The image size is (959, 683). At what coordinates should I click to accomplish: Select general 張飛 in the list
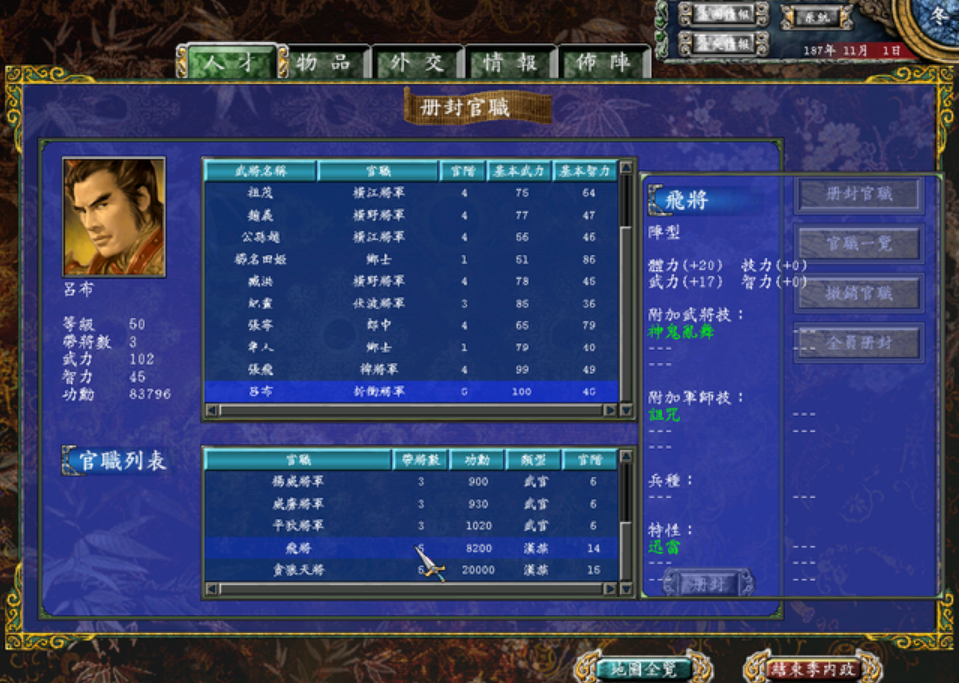point(260,369)
